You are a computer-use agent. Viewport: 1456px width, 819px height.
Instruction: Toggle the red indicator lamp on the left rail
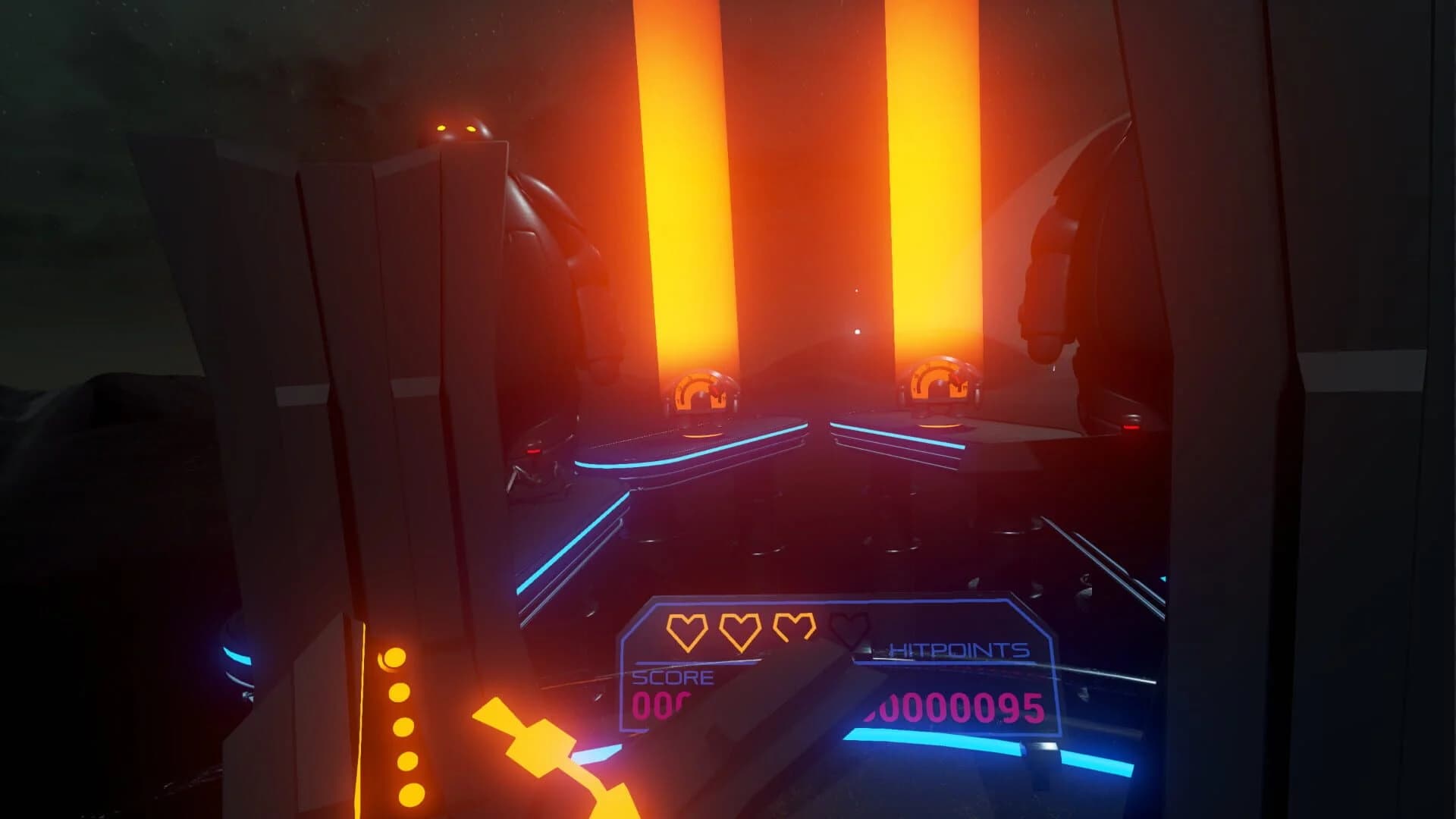coord(534,451)
